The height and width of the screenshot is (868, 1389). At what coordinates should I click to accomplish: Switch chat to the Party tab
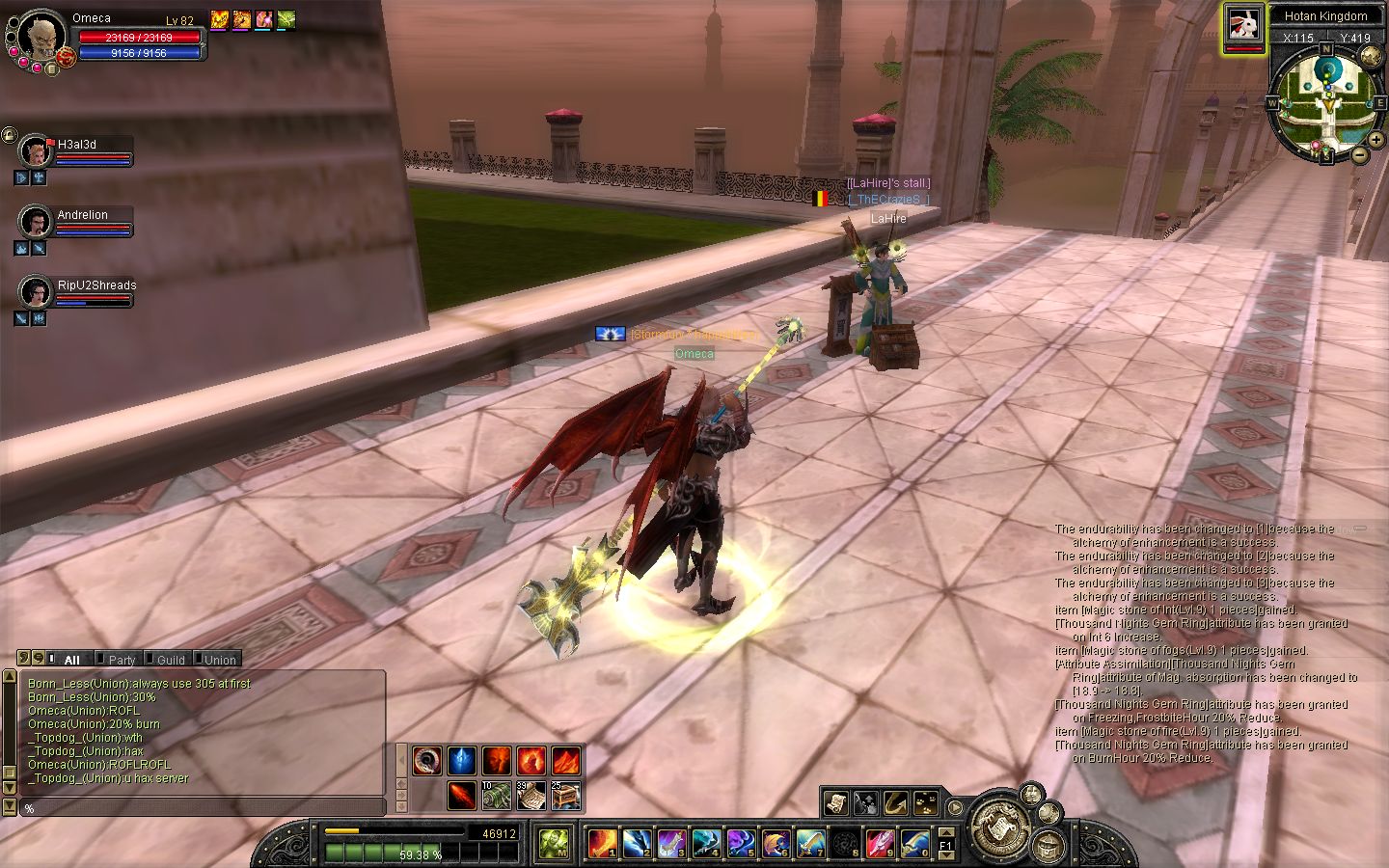[122, 660]
